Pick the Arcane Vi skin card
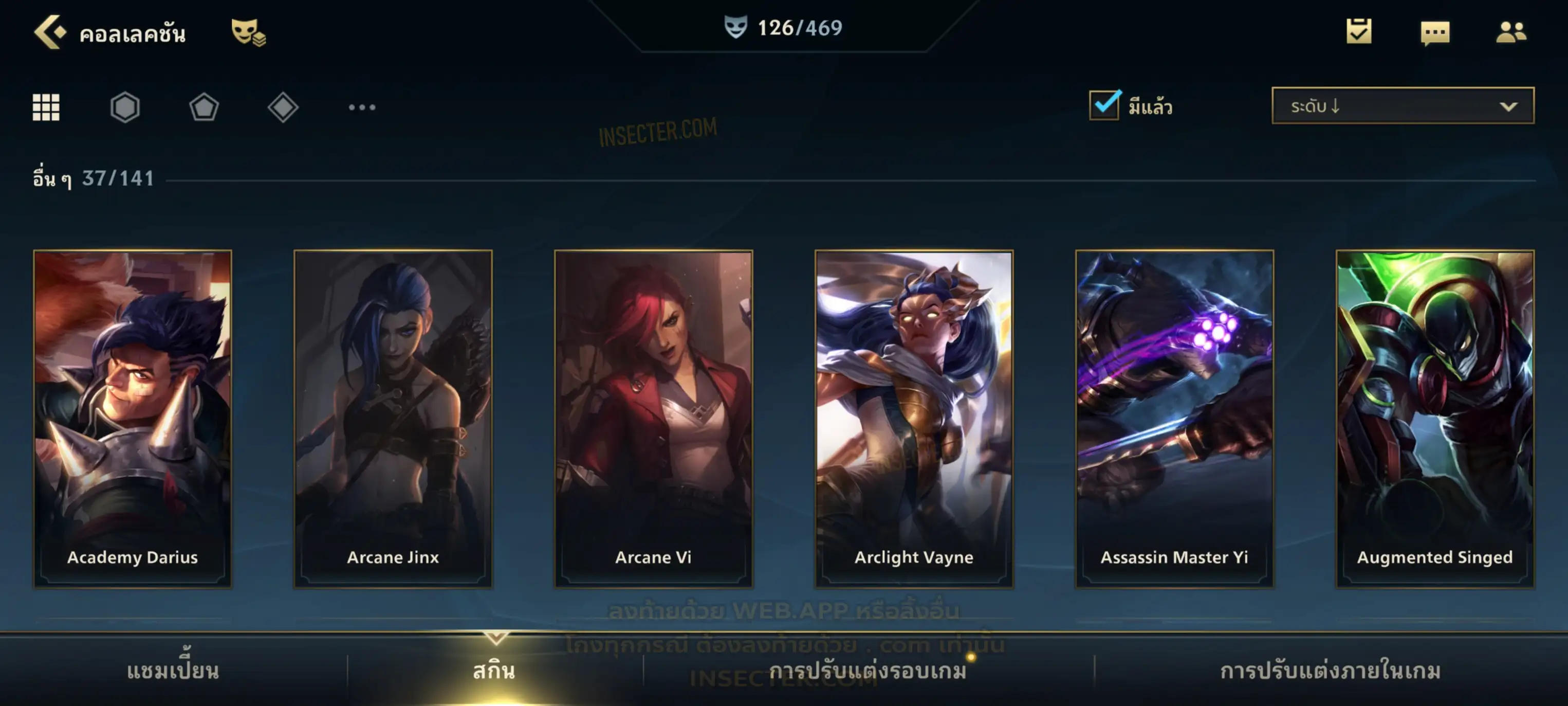 (x=654, y=419)
